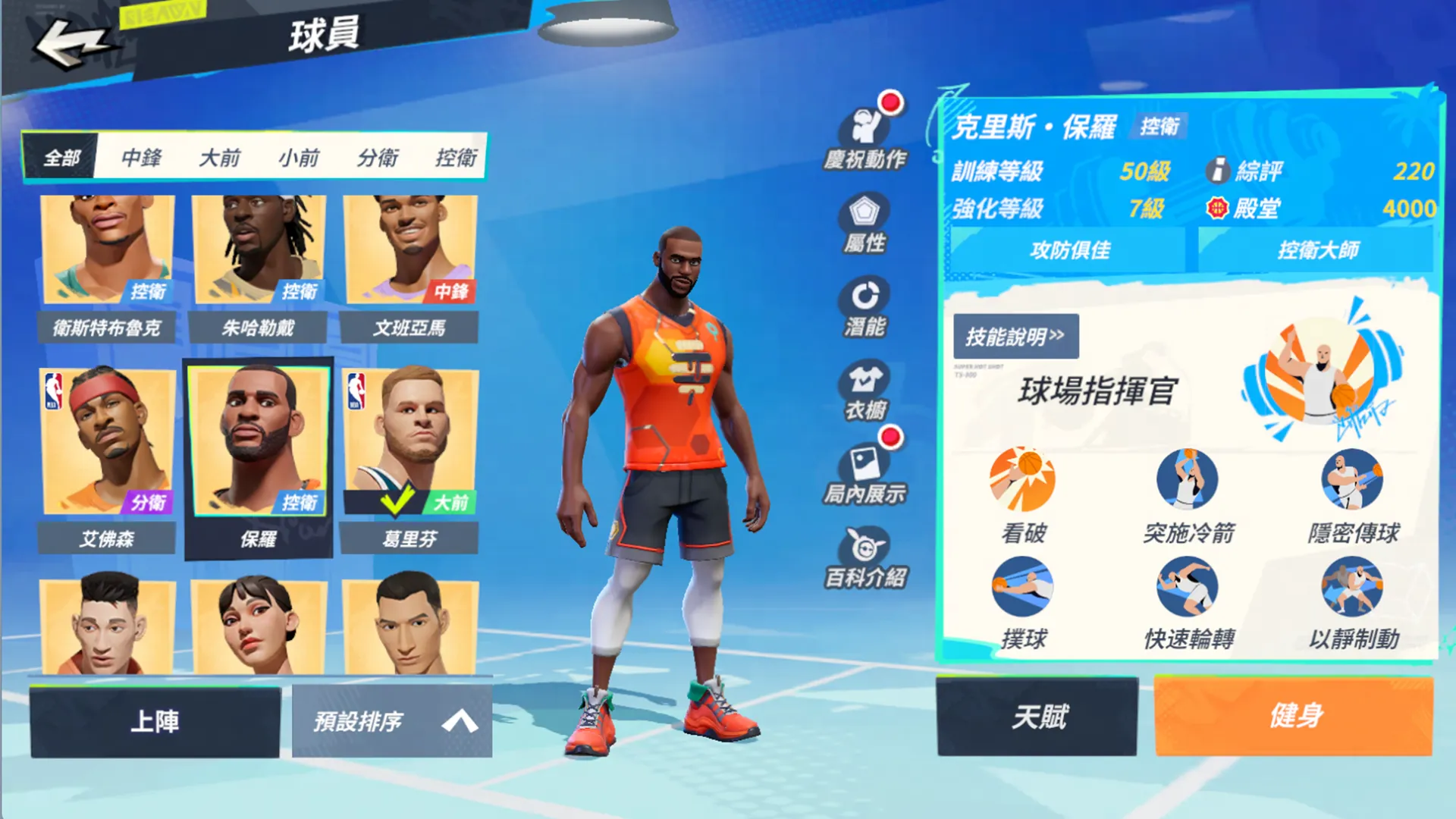Screen dimensions: 1456x819
Task: Open the 衣櫥 wardrobe icon
Action: pyautogui.click(x=865, y=390)
